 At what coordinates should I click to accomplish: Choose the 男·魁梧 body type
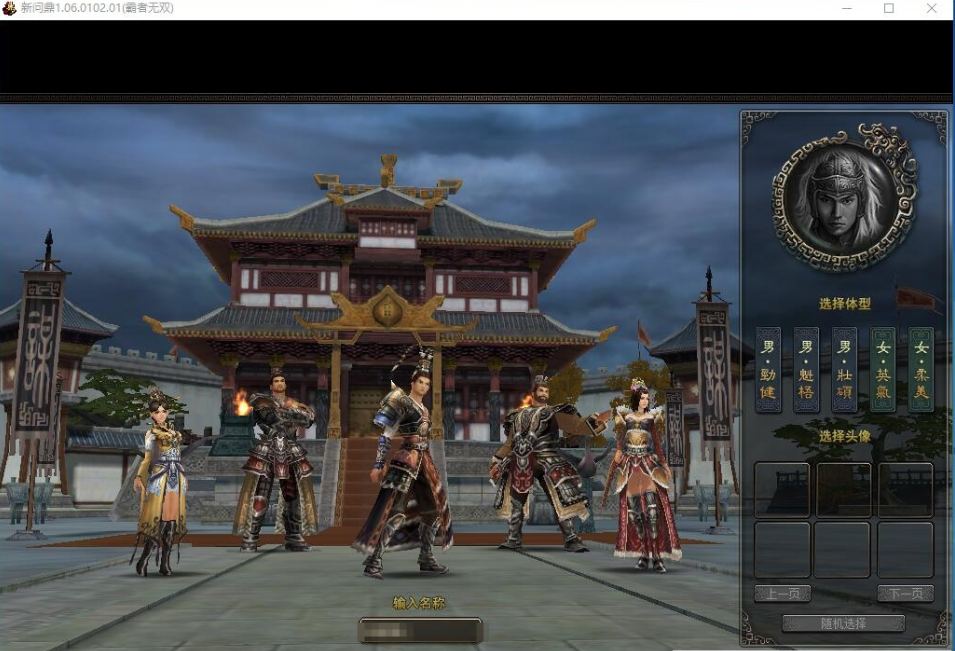click(x=806, y=370)
